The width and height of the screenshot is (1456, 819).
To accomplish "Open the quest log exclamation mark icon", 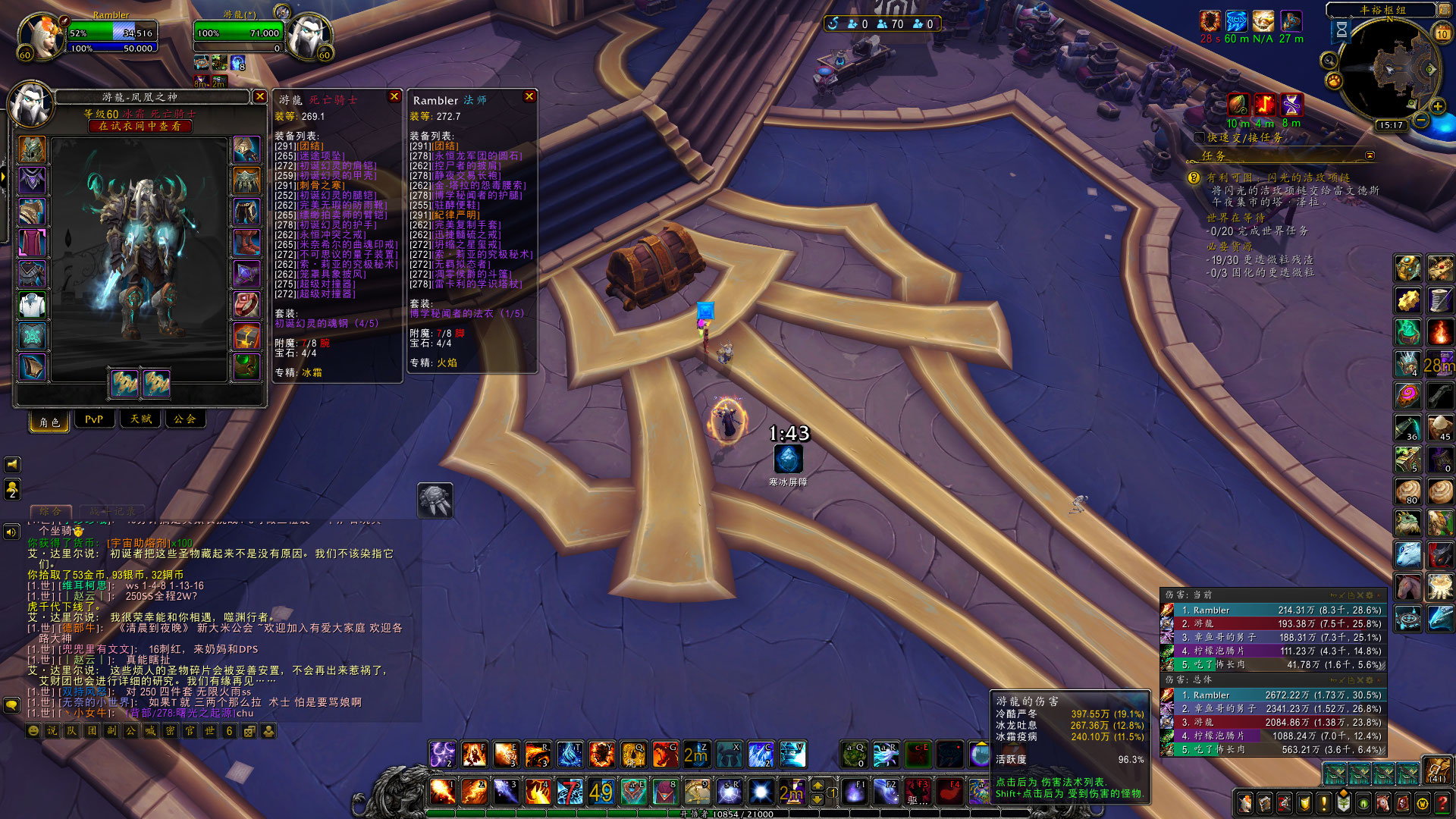I will click(x=1324, y=804).
